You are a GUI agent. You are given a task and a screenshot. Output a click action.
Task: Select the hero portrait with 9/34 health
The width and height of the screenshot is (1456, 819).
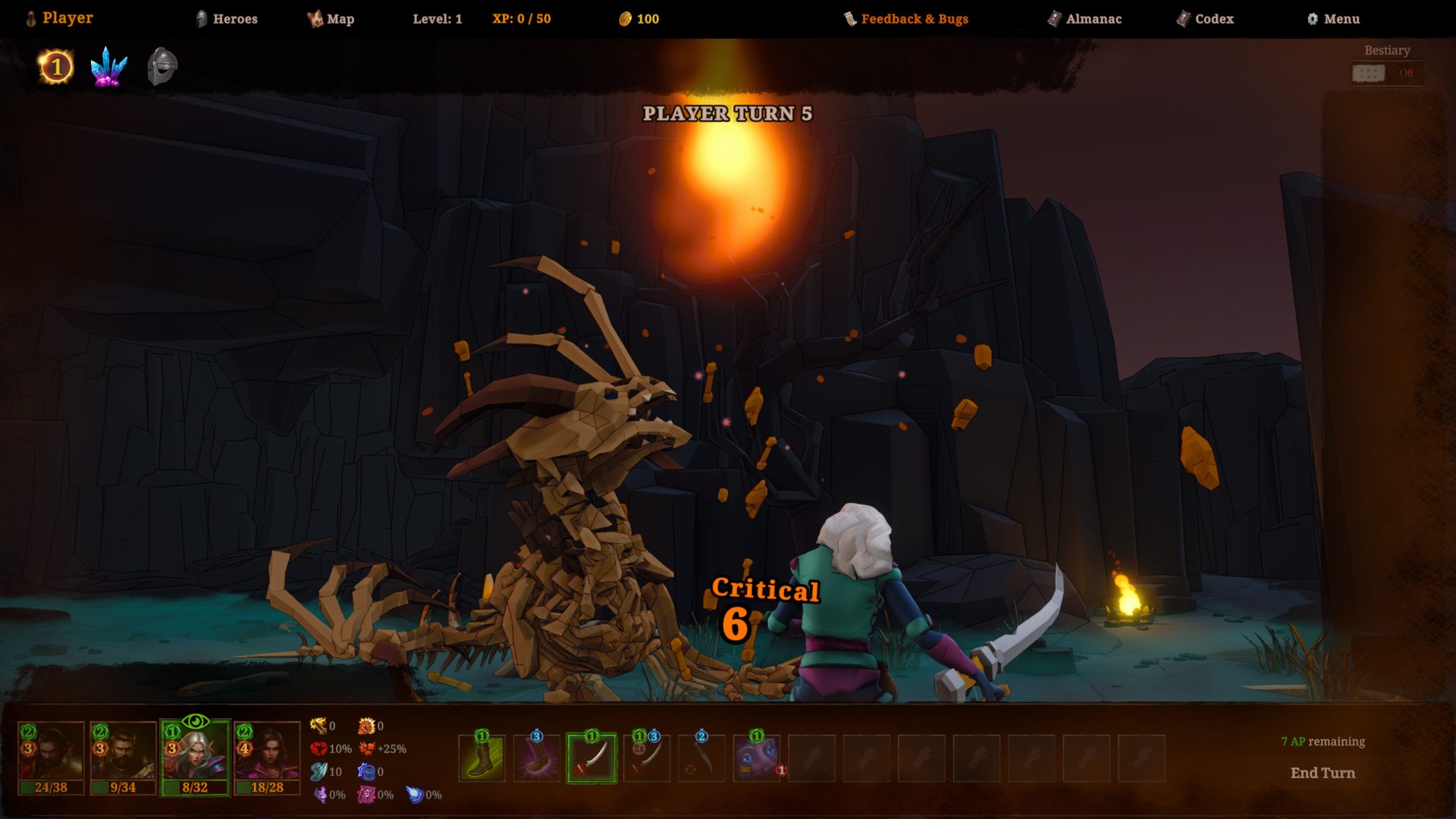(x=123, y=757)
